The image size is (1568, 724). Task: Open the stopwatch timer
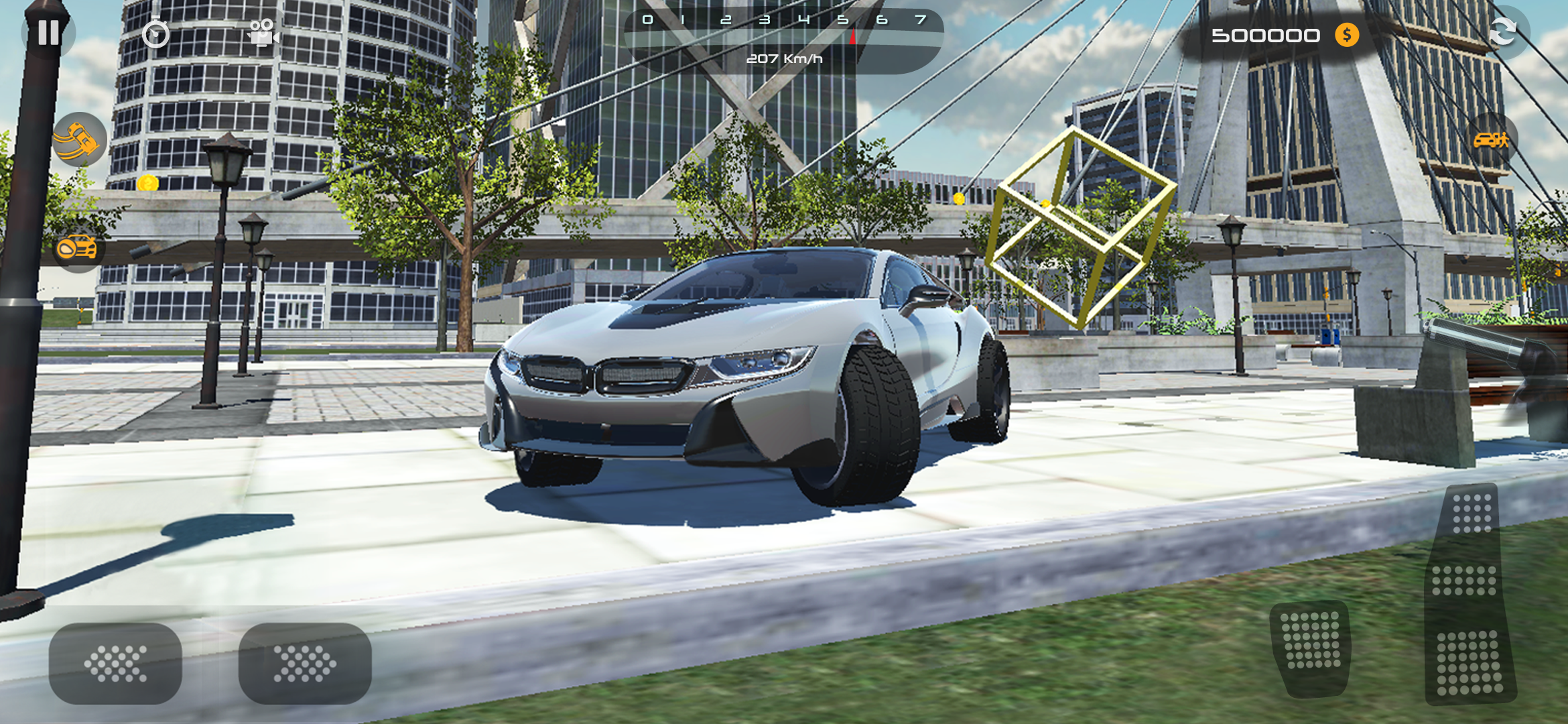(154, 34)
